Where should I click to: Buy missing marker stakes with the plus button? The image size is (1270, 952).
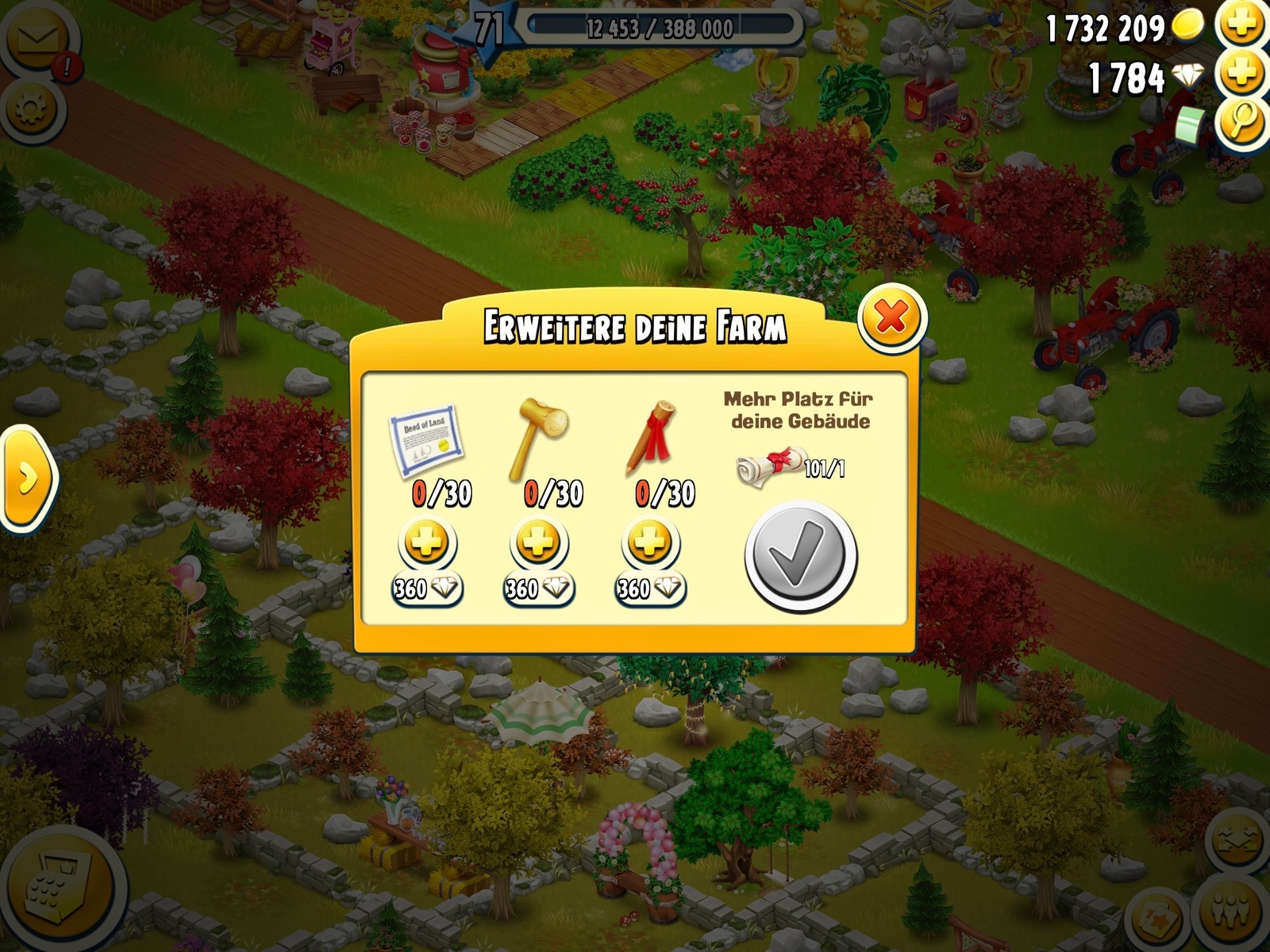[649, 544]
